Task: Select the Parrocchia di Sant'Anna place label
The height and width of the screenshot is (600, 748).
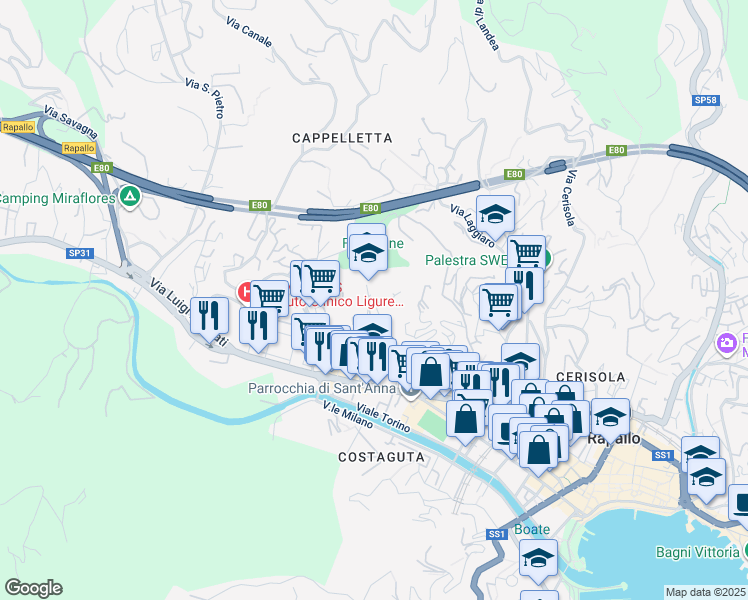Action: (324, 389)
